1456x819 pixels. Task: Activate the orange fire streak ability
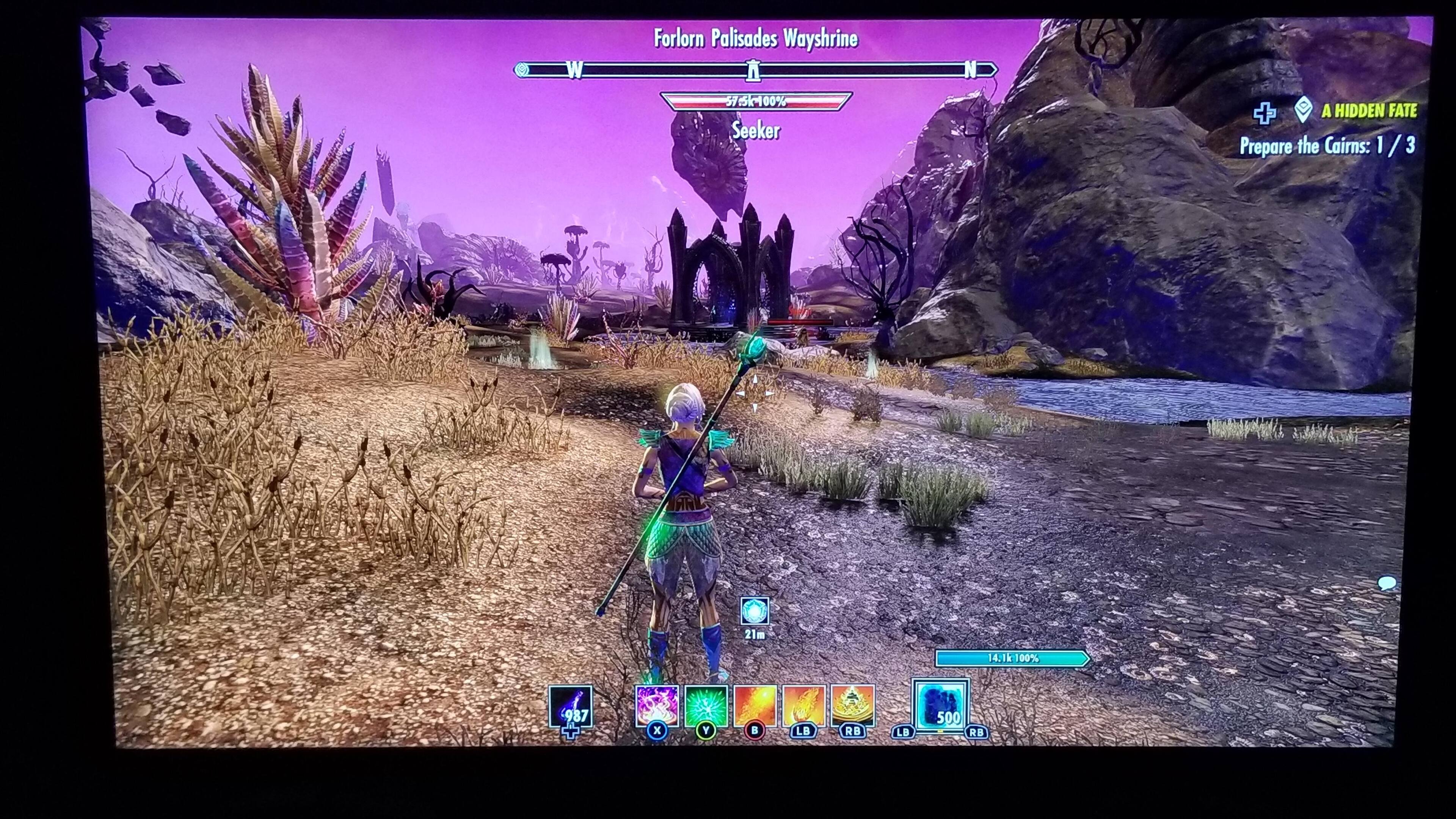755,706
